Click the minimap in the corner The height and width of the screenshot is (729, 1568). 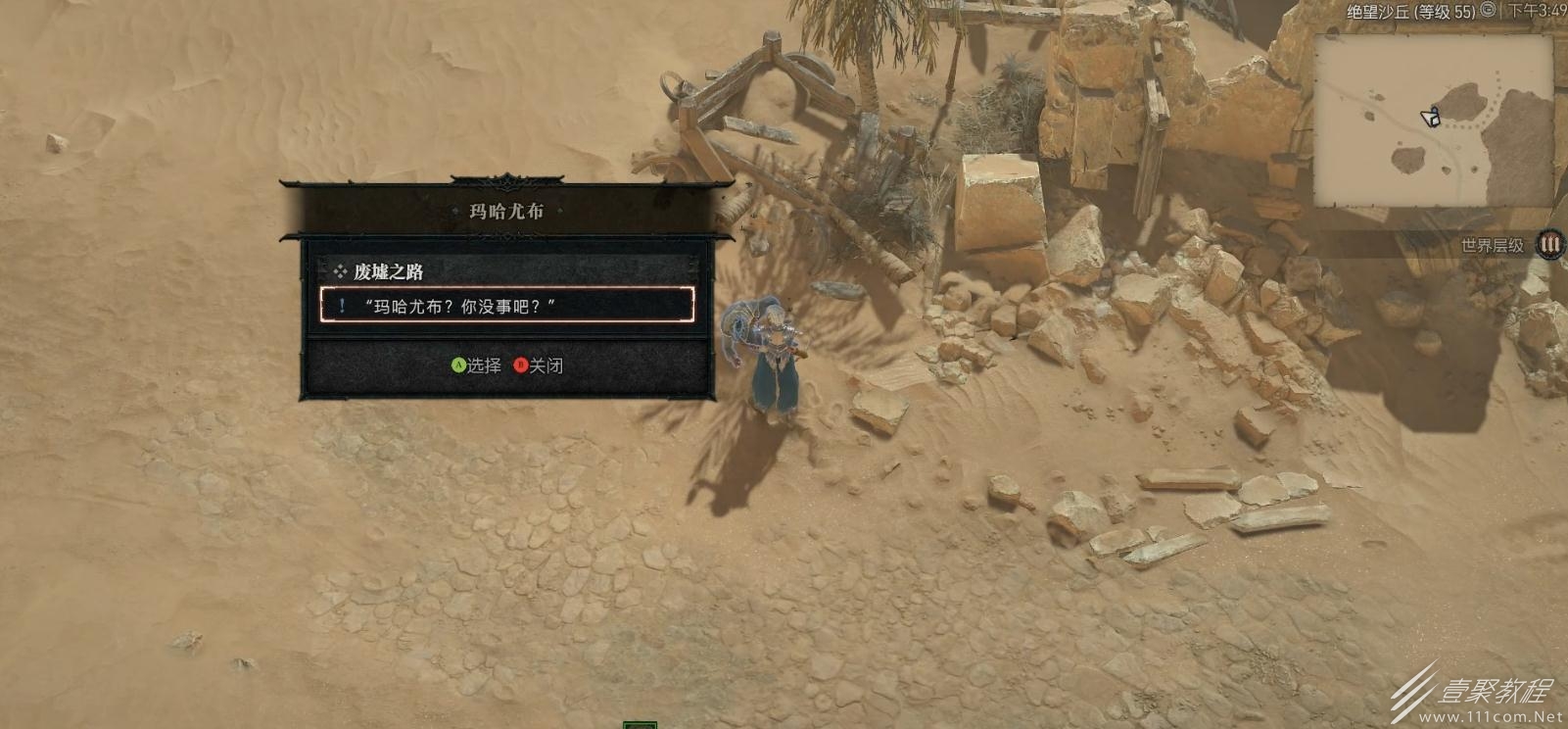(1434, 121)
